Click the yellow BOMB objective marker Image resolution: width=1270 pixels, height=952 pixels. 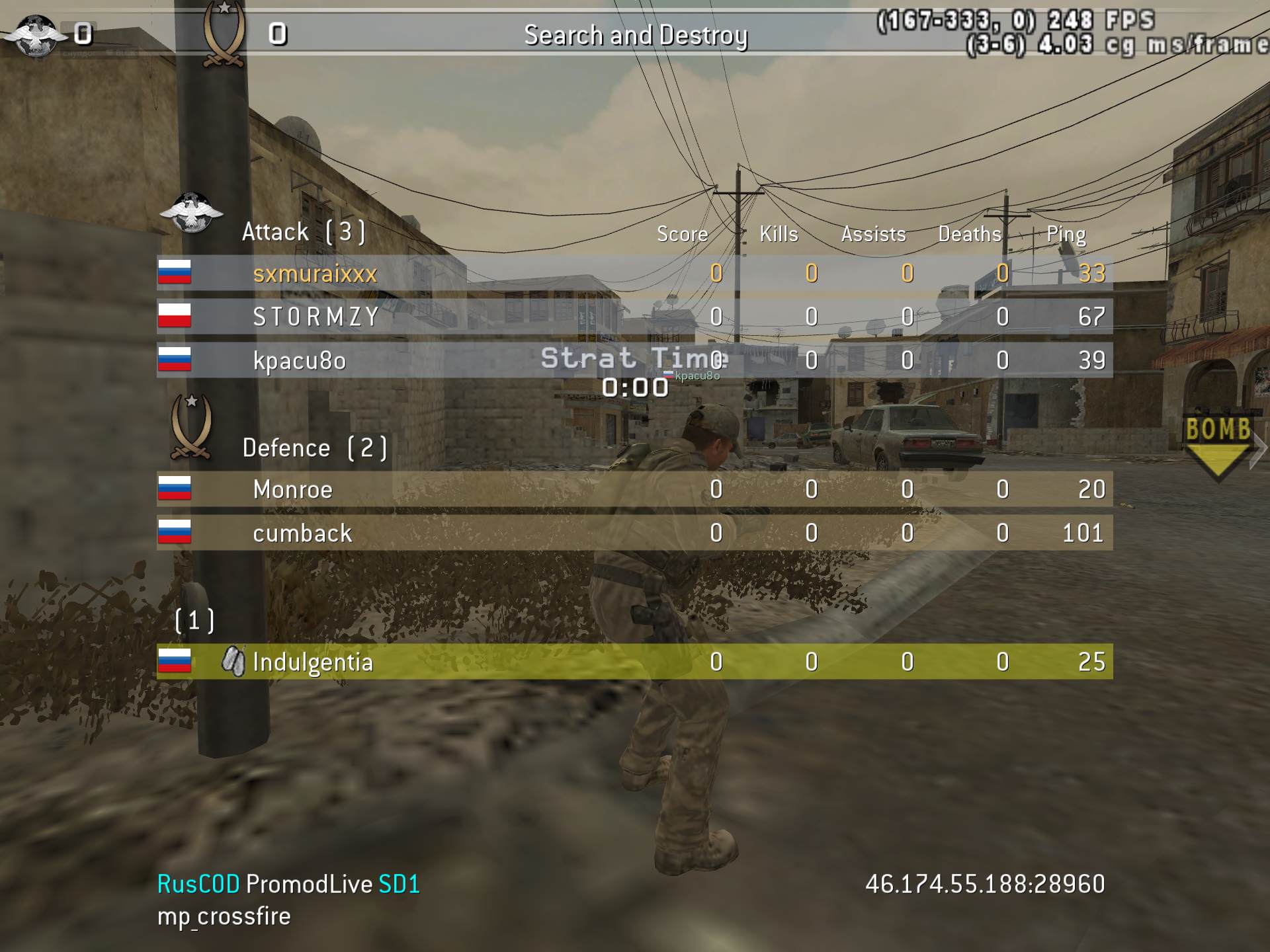tap(1218, 443)
